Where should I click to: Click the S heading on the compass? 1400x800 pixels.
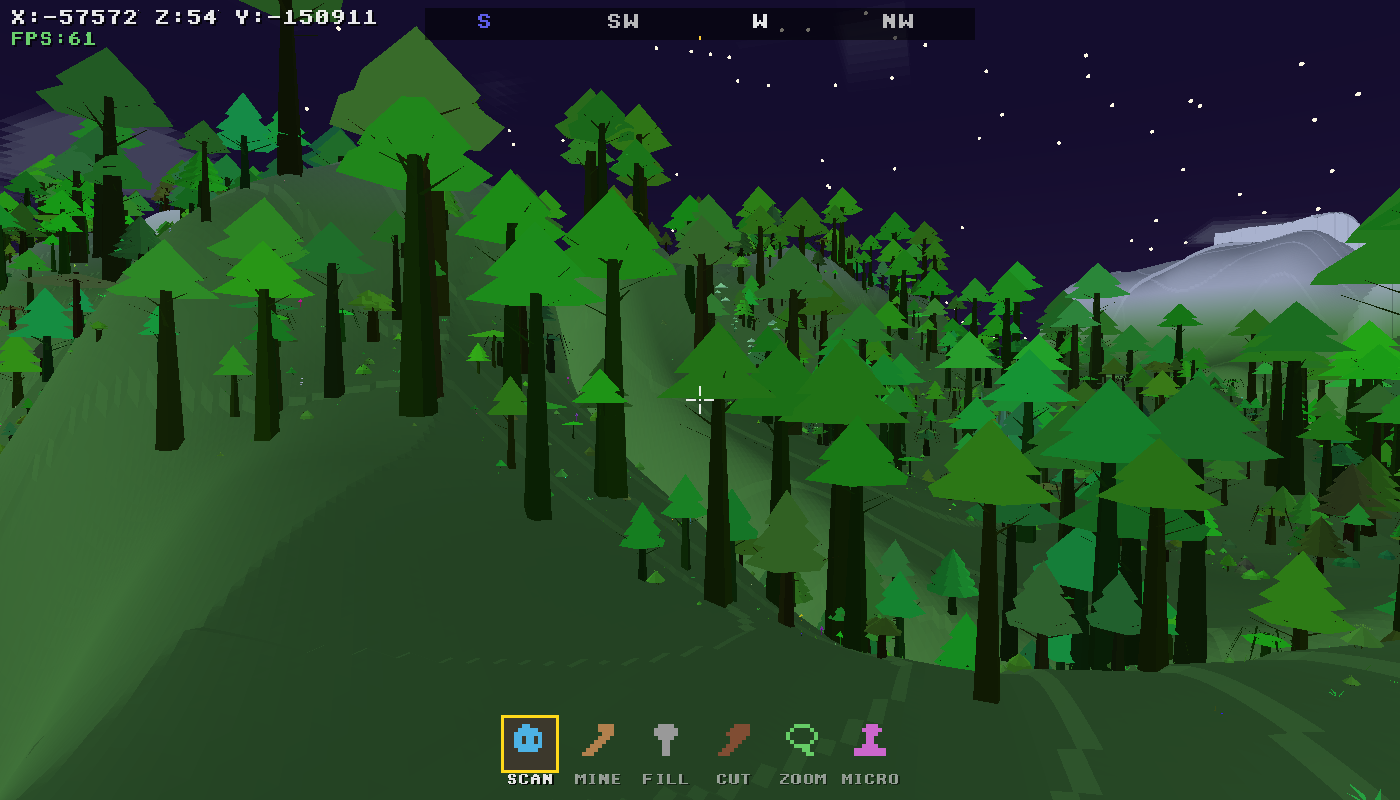point(484,20)
